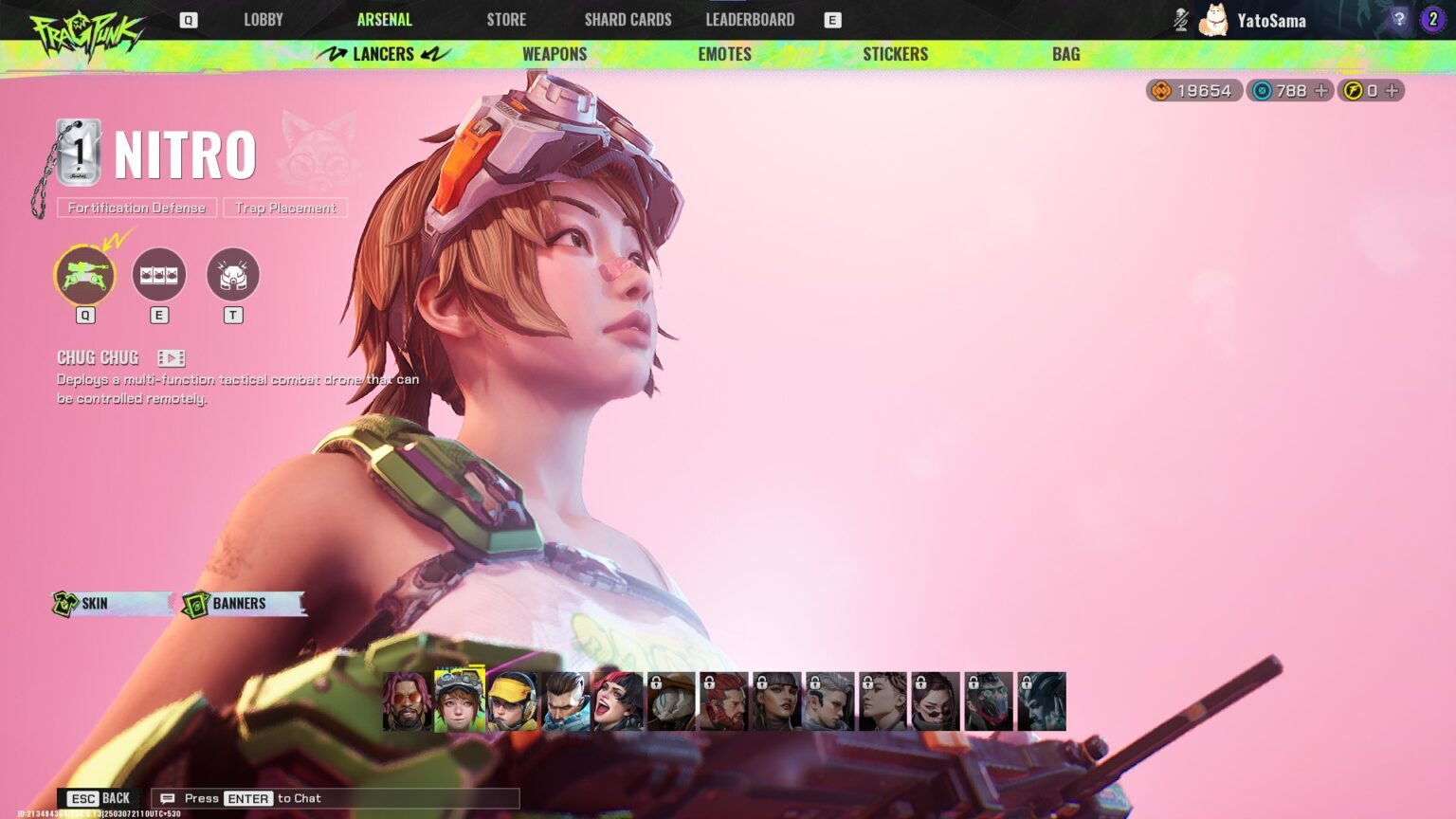
Task: Open the Store menu
Action: coord(505,19)
